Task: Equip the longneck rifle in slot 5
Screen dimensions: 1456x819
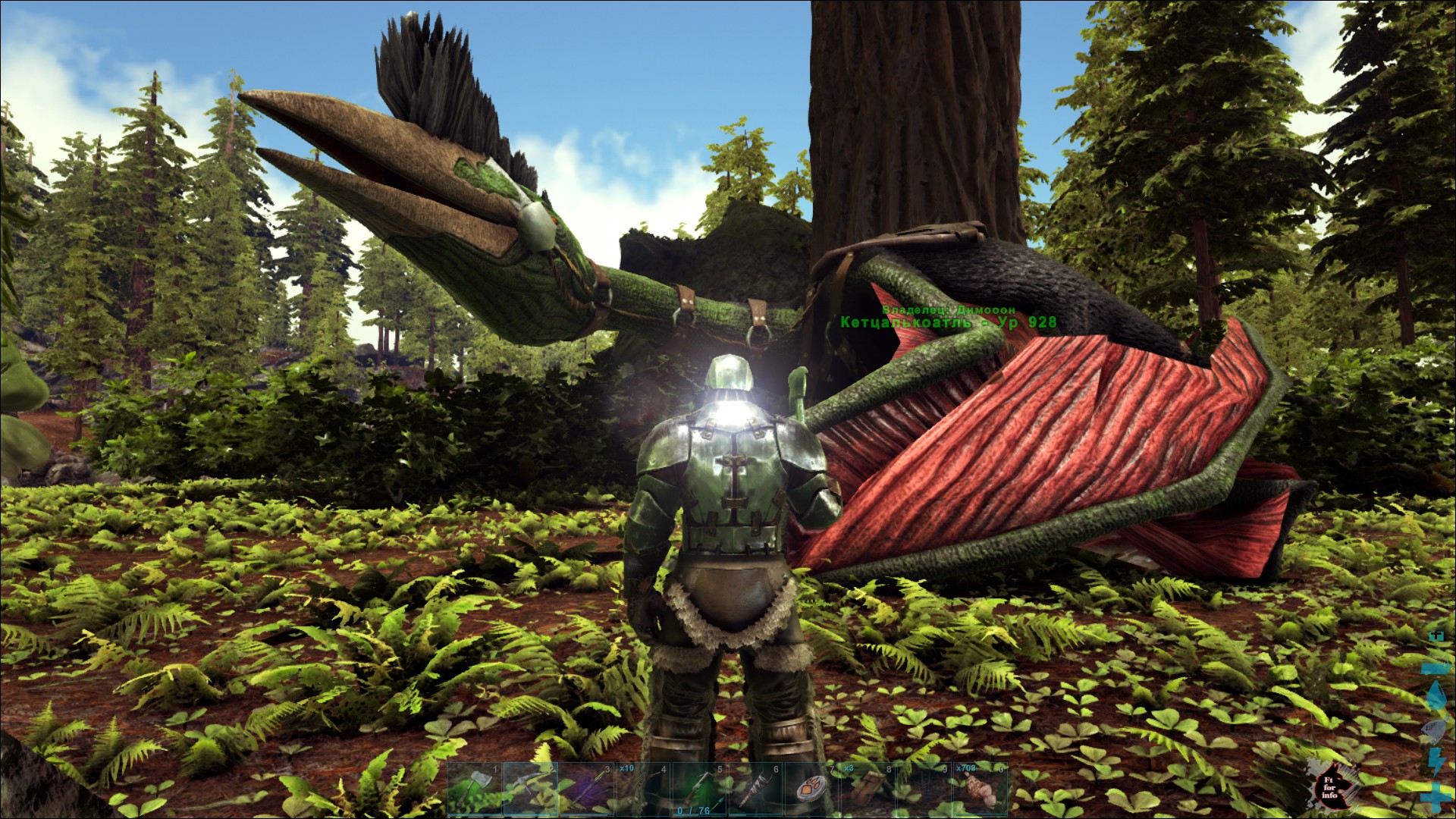Action: point(700,789)
